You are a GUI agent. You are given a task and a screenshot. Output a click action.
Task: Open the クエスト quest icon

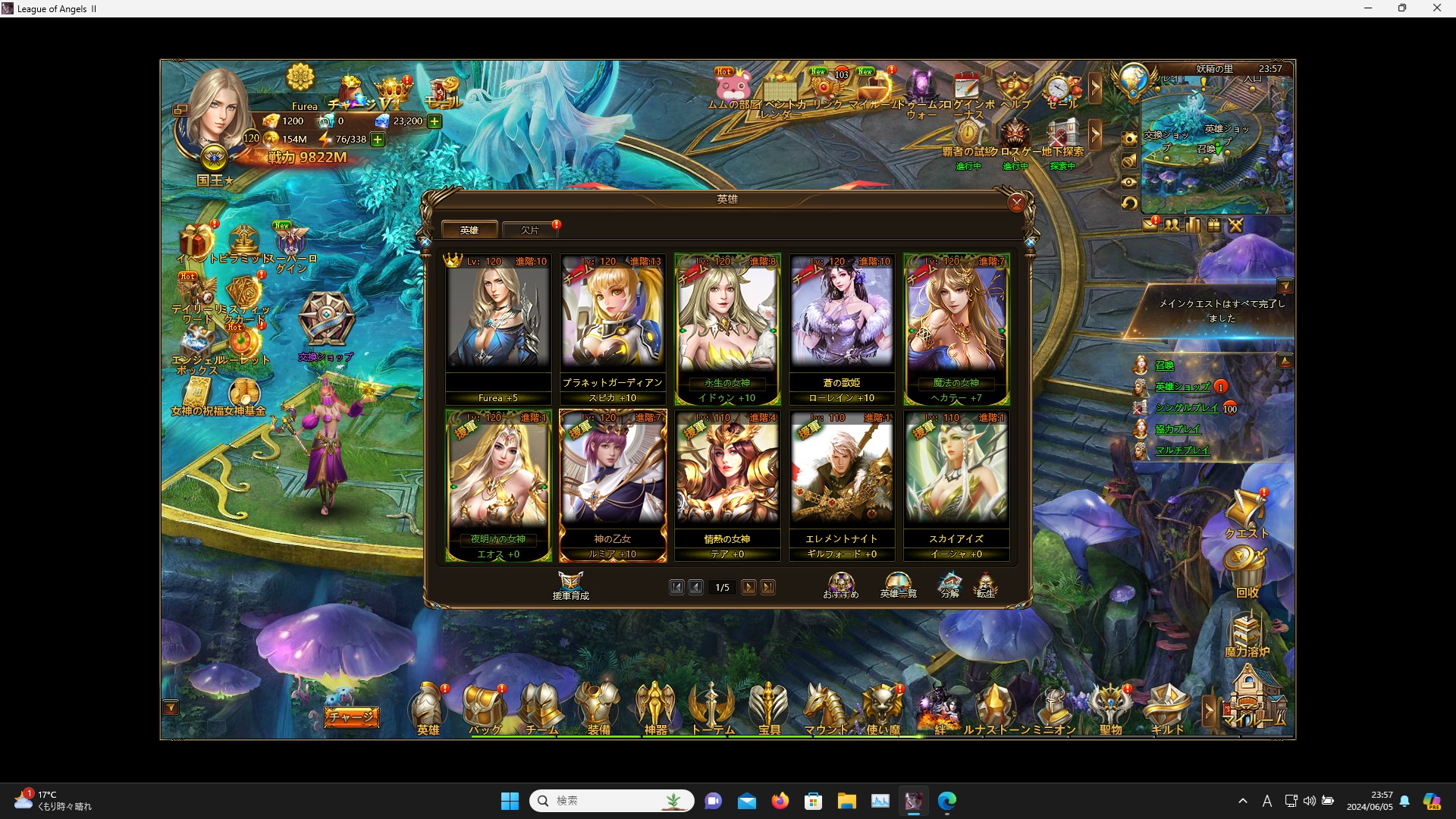[1246, 514]
